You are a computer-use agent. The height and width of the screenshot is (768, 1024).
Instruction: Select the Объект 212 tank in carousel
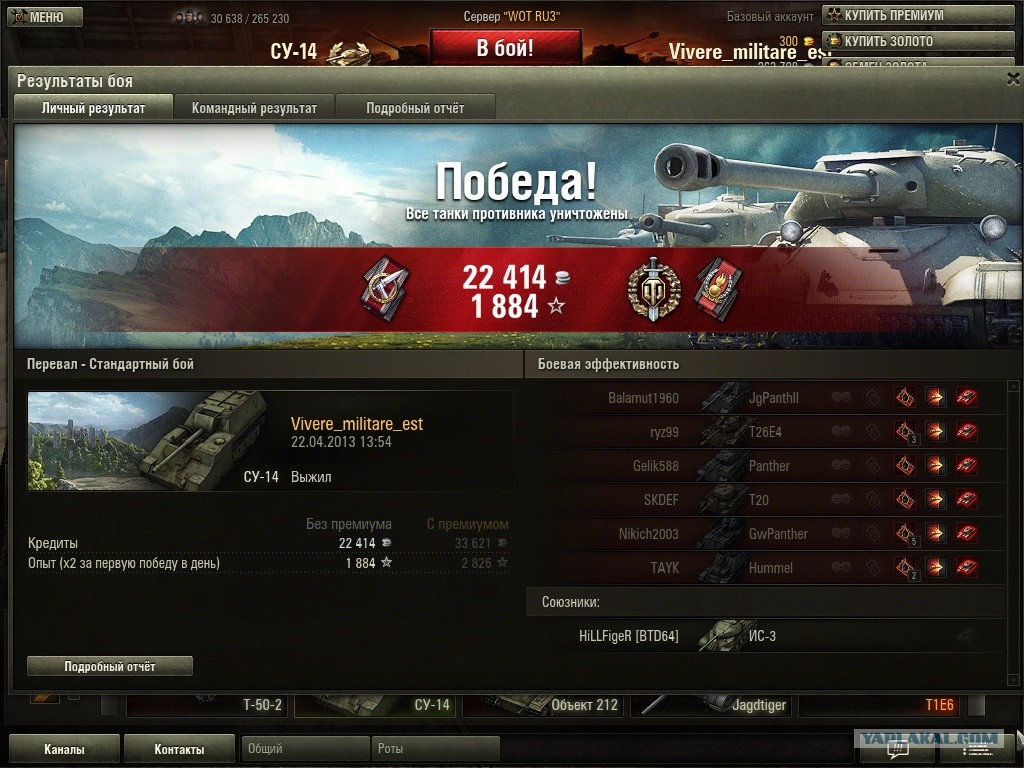tap(545, 705)
